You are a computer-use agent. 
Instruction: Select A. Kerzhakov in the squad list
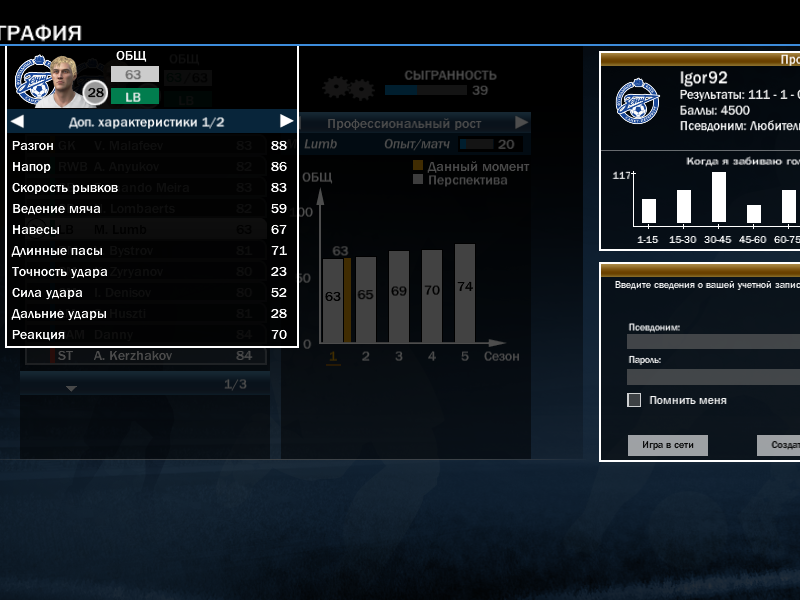[x=150, y=355]
